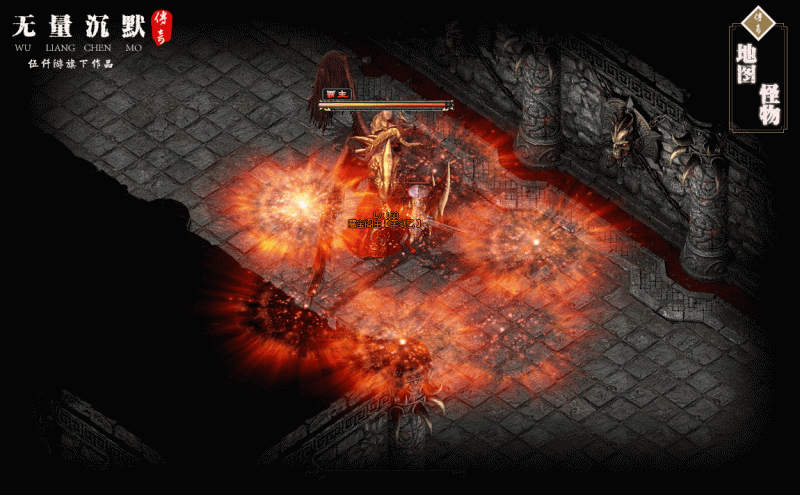Screen dimensions: 800x495
Task: Select the 怪物 label in the side panel
Action: pyautogui.click(x=769, y=104)
